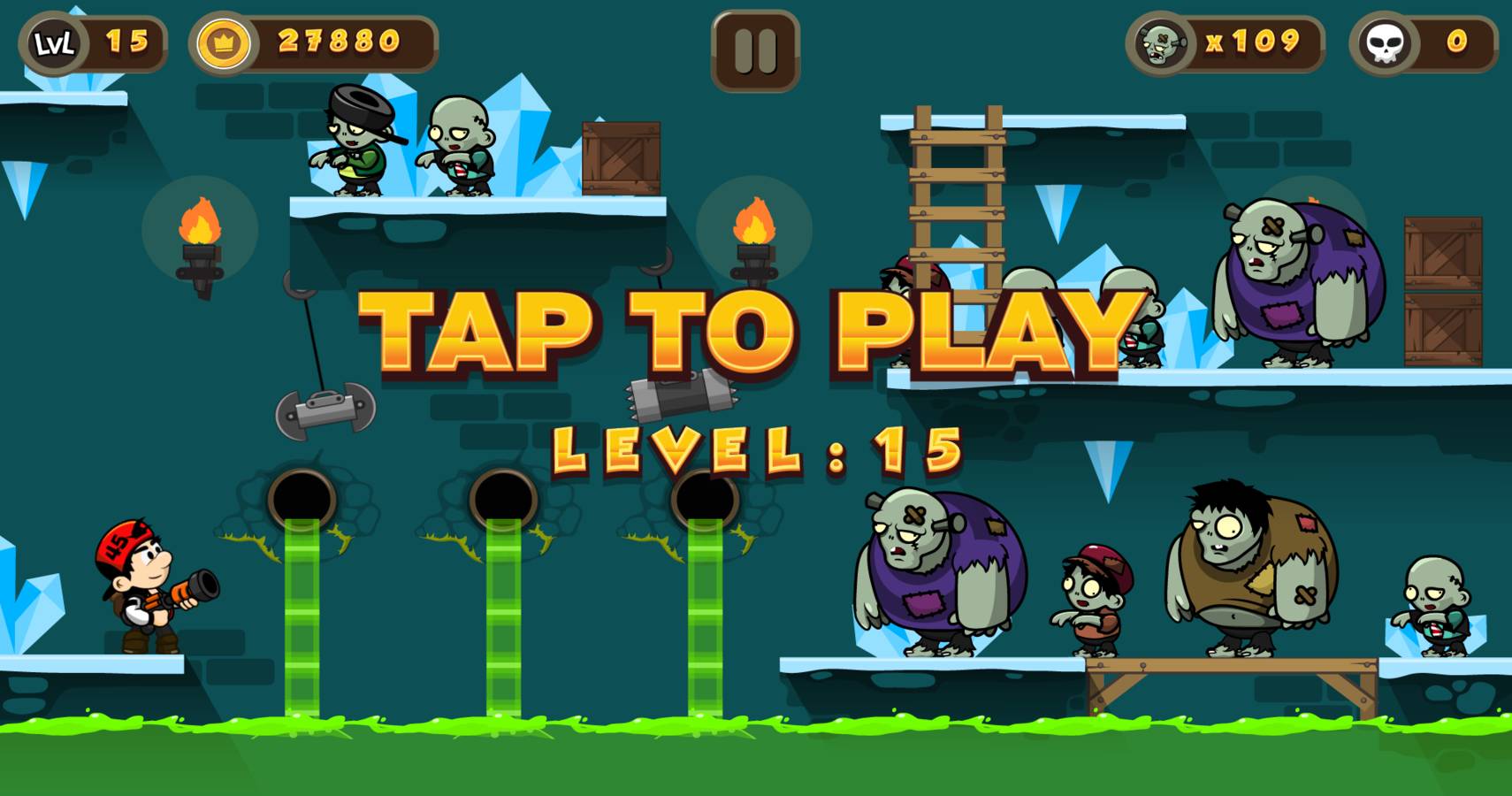The height and width of the screenshot is (796, 1512).
Task: Click the zombie wearing the tire hat
Action: click(358, 146)
